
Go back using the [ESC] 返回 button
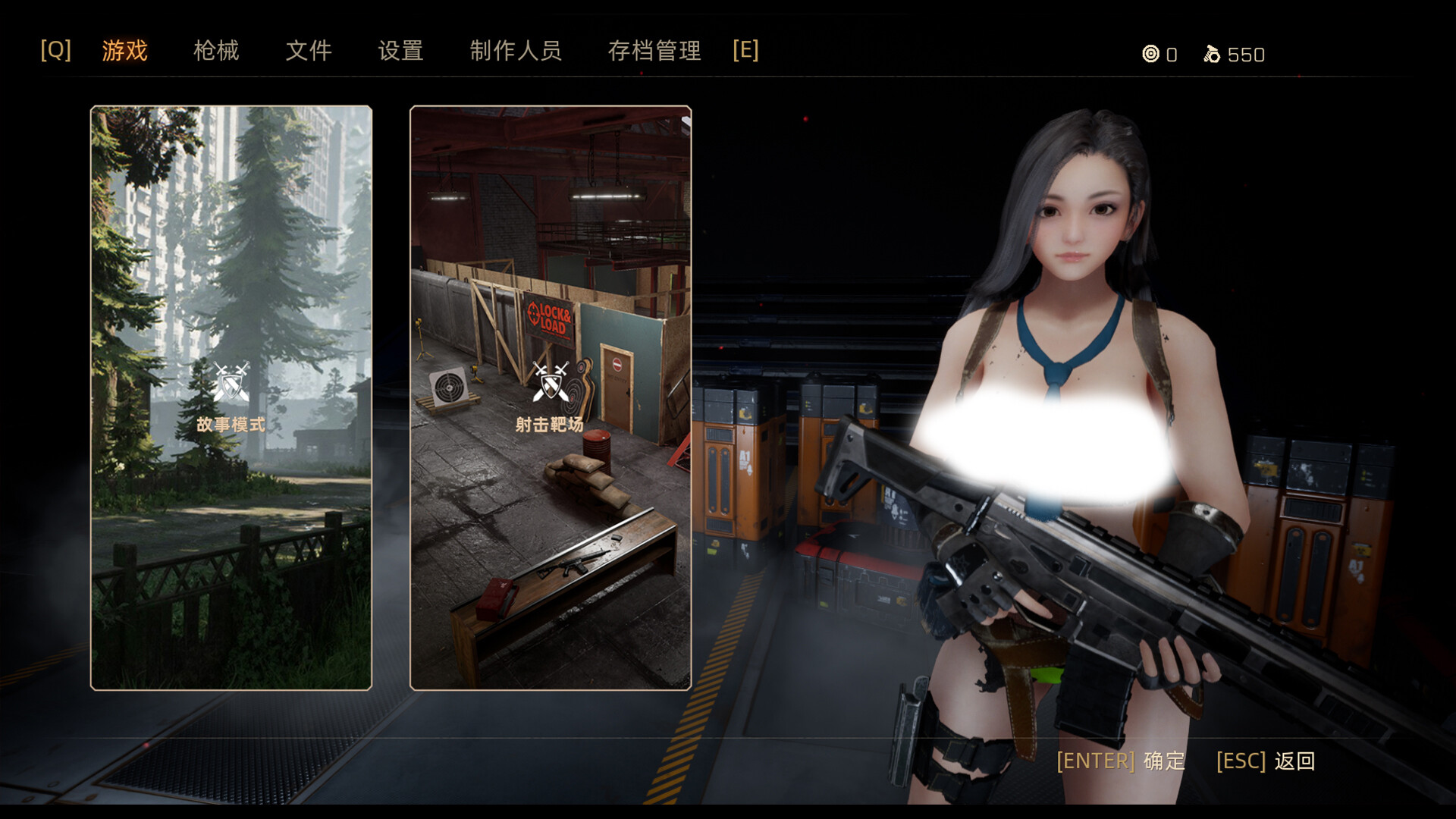pyautogui.click(x=1266, y=761)
